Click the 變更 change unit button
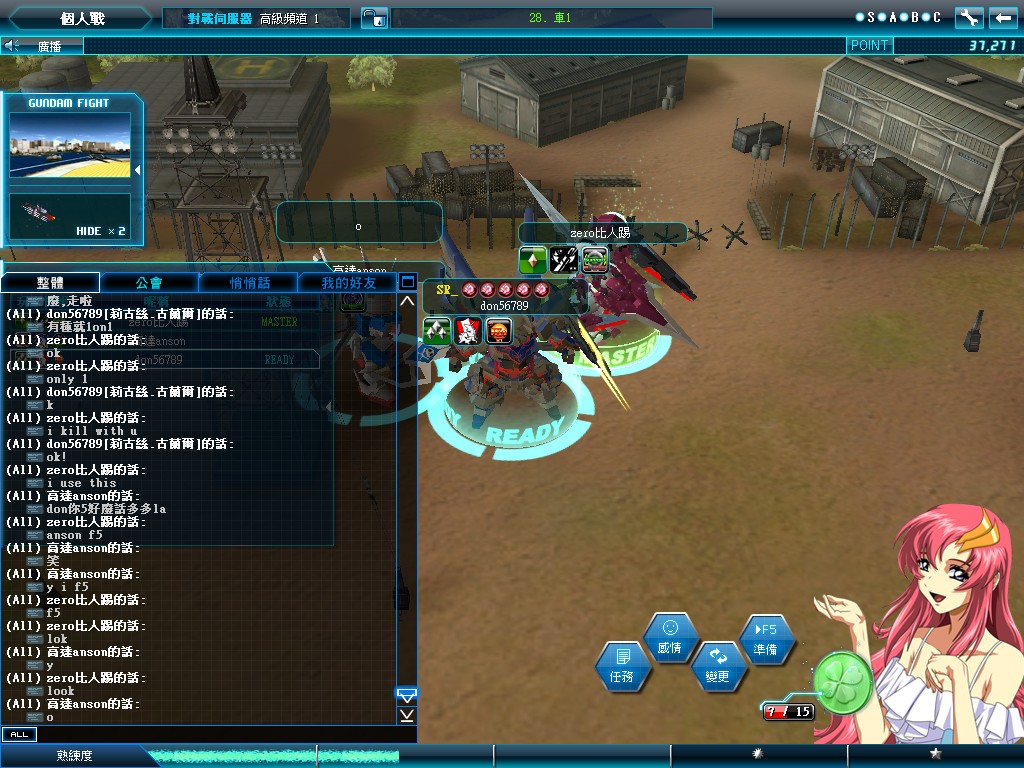 click(x=717, y=666)
